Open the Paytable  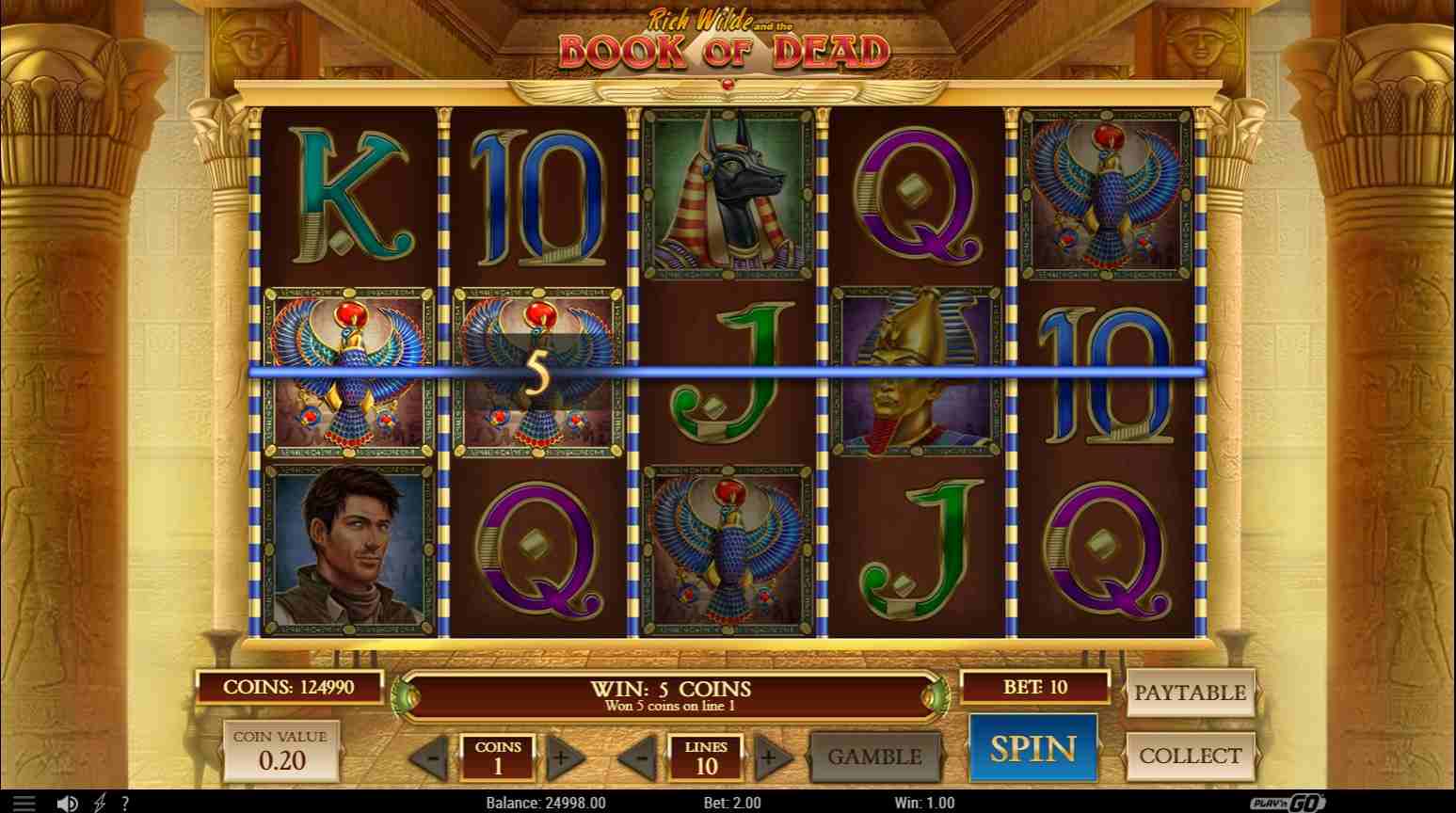[1190, 693]
